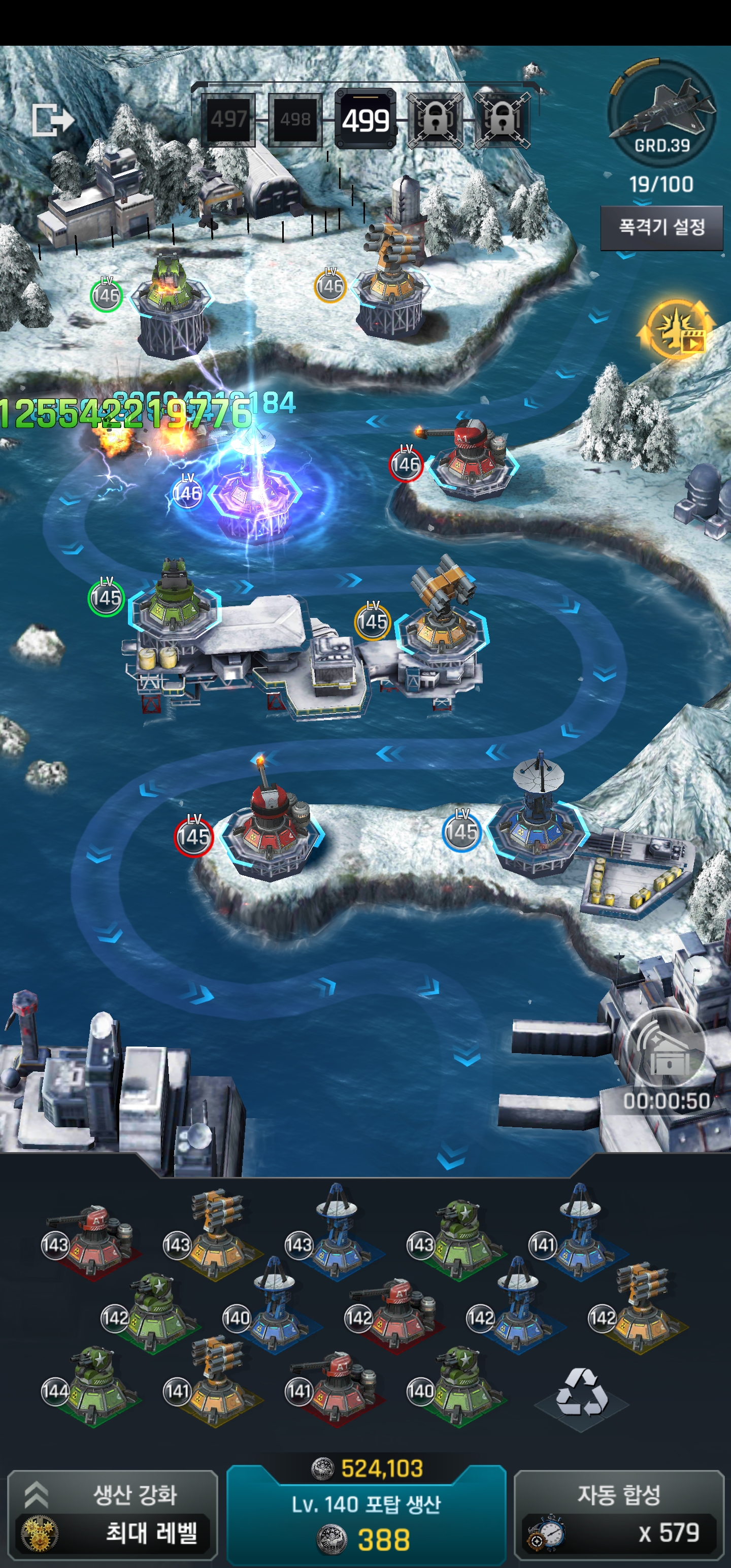Screen dimensions: 731x1568
Task: Select stage 498 tile
Action: 294,120
